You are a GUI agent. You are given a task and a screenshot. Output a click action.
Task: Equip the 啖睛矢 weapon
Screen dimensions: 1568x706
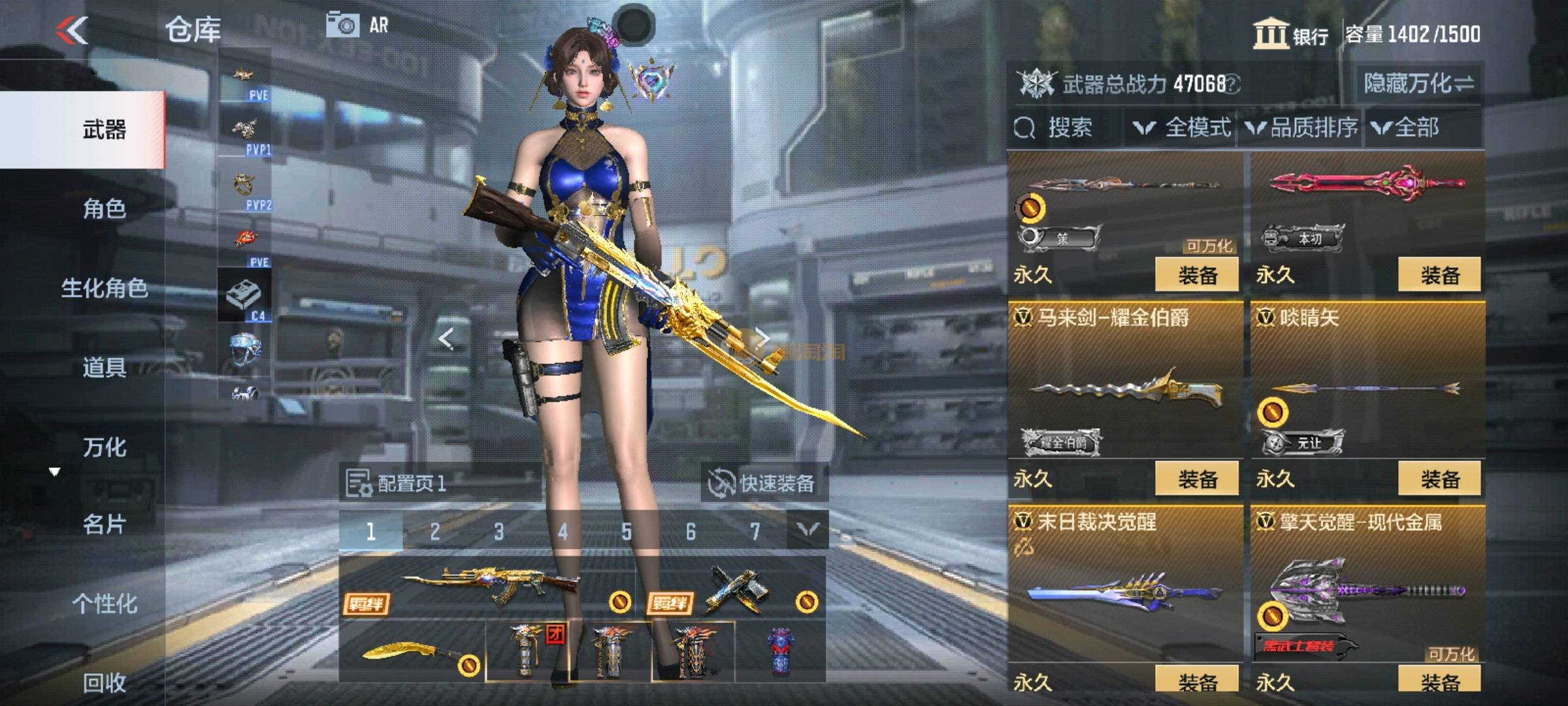tap(1439, 479)
